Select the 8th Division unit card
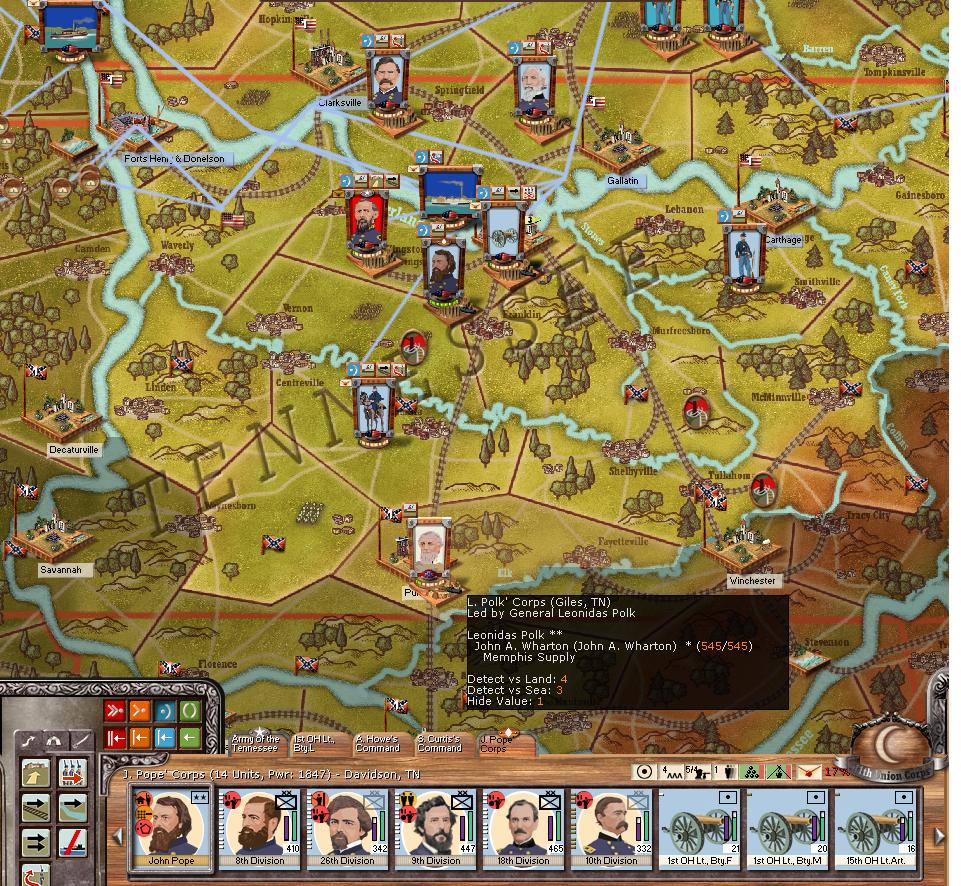The height and width of the screenshot is (886, 961). click(259, 829)
